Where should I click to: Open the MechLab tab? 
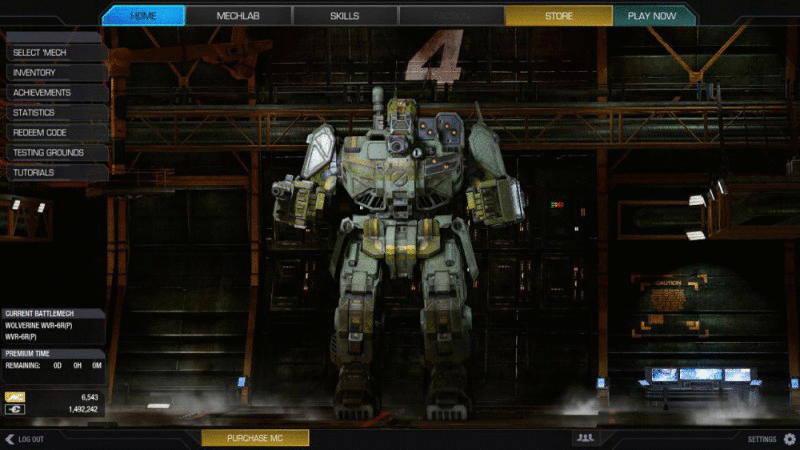238,16
